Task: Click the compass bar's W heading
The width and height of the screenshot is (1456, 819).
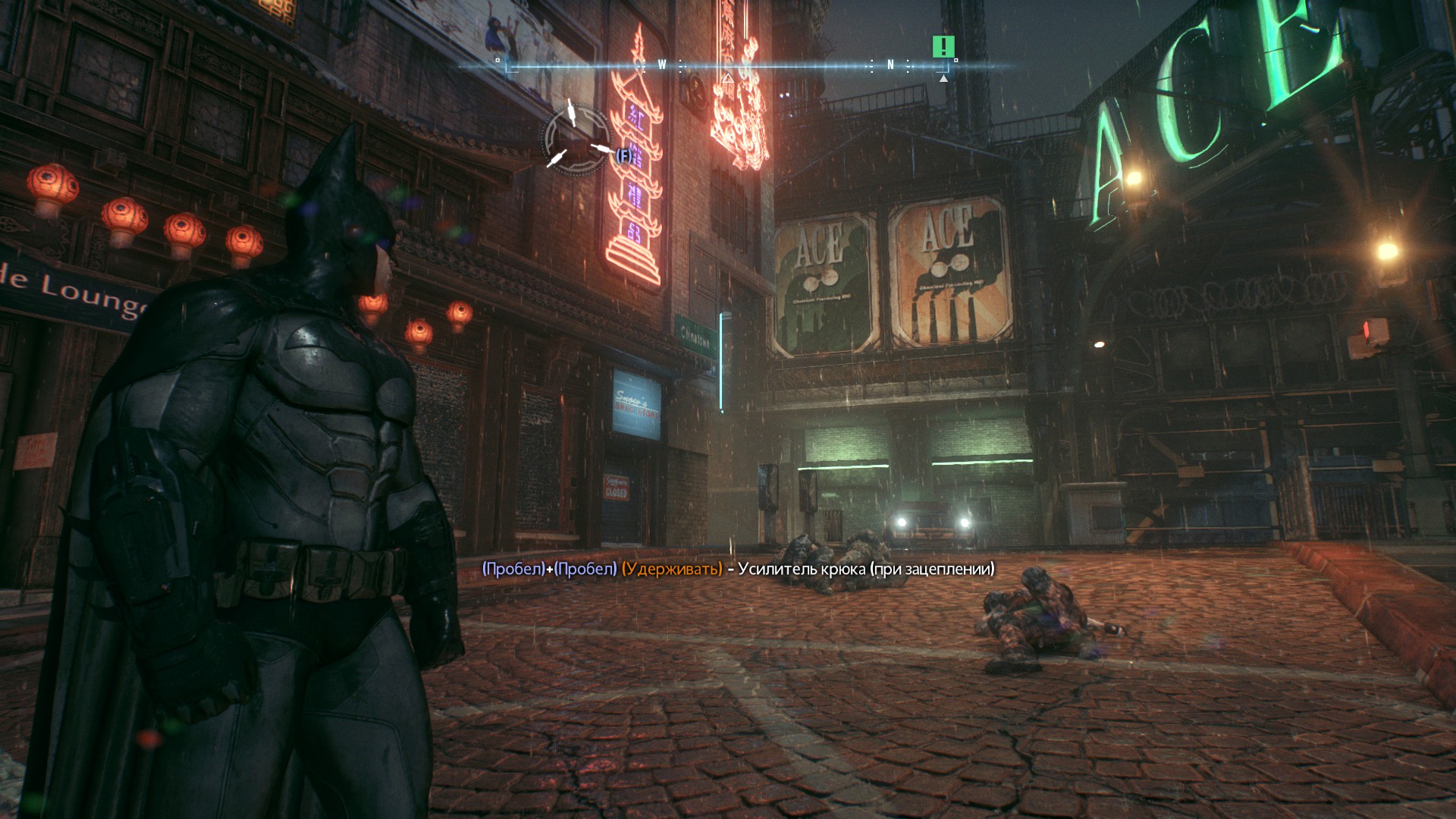Action: tap(661, 65)
